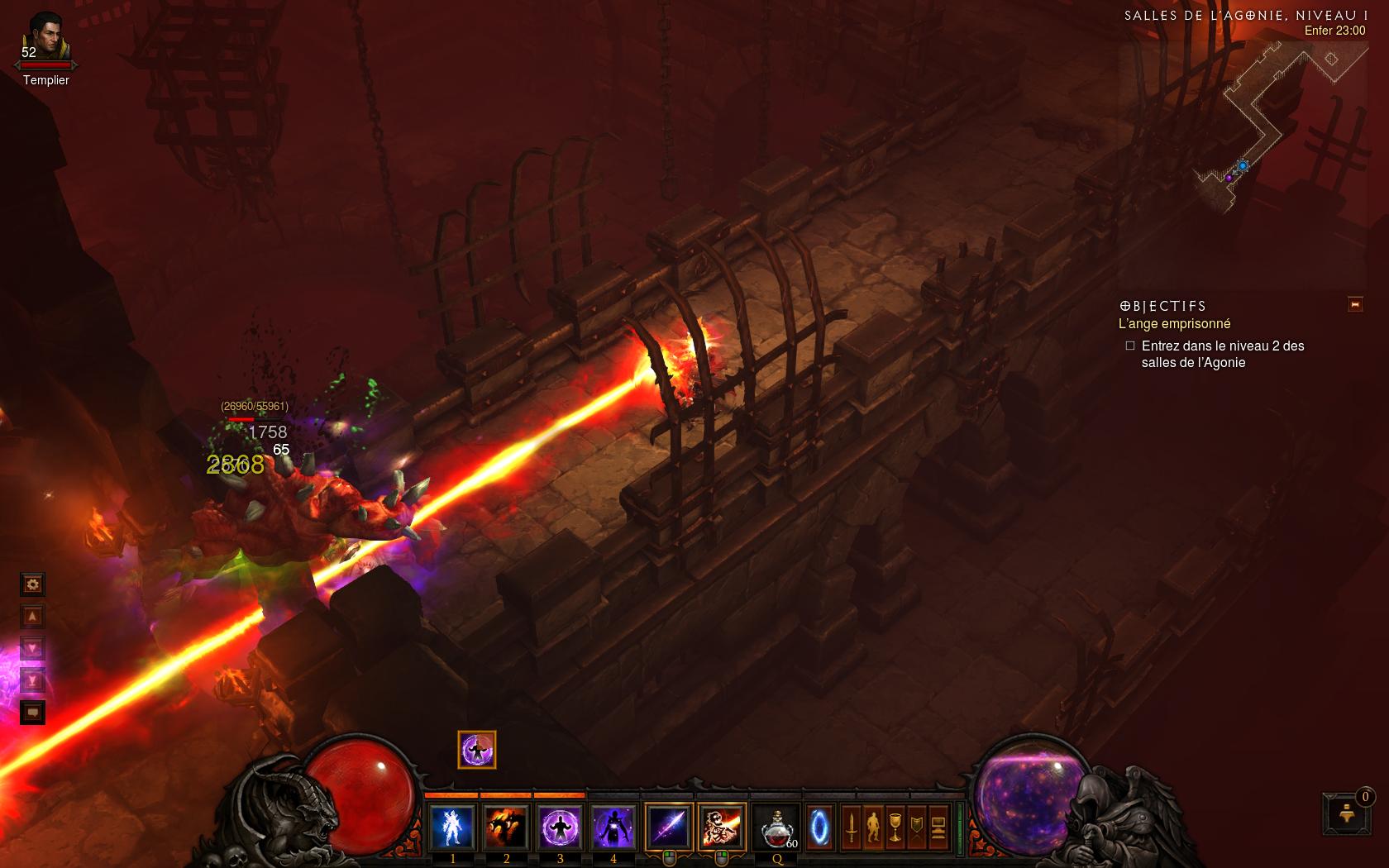Select the L'ange emprisonné quest title
Viewport: 1389px width, 868px height.
point(1174,324)
